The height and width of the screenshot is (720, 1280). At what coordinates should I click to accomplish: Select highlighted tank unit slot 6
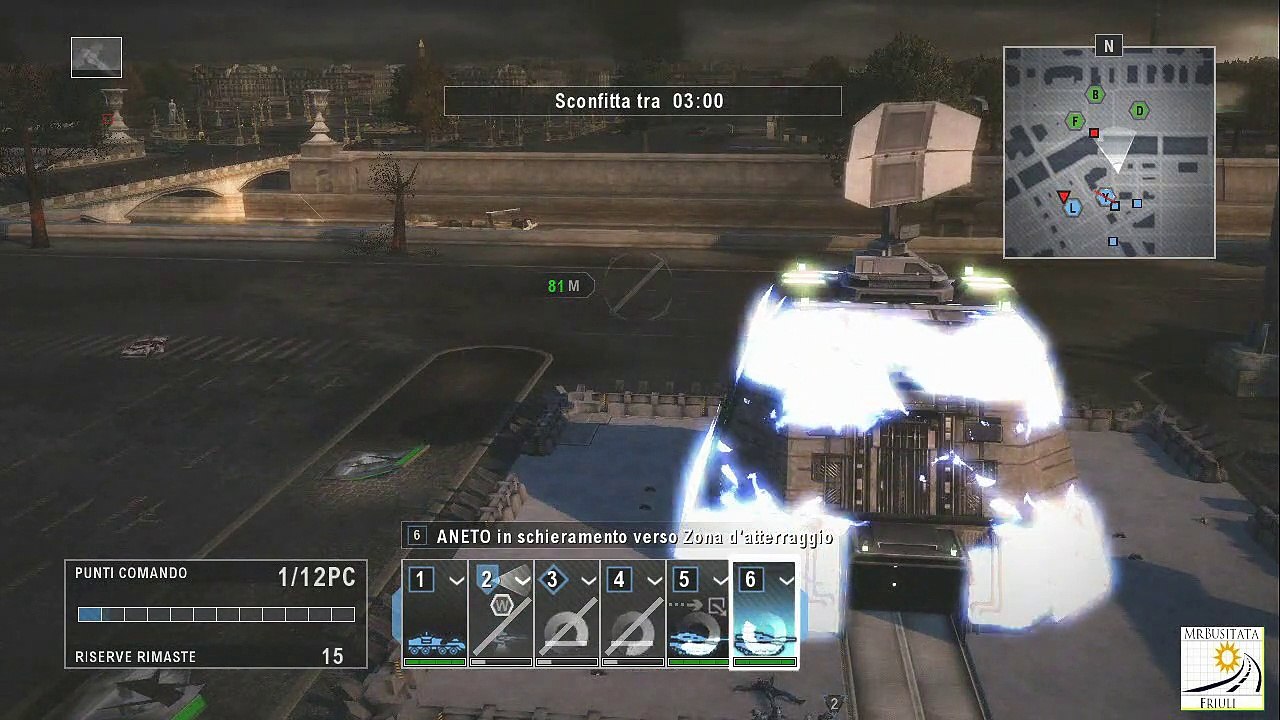tap(764, 613)
